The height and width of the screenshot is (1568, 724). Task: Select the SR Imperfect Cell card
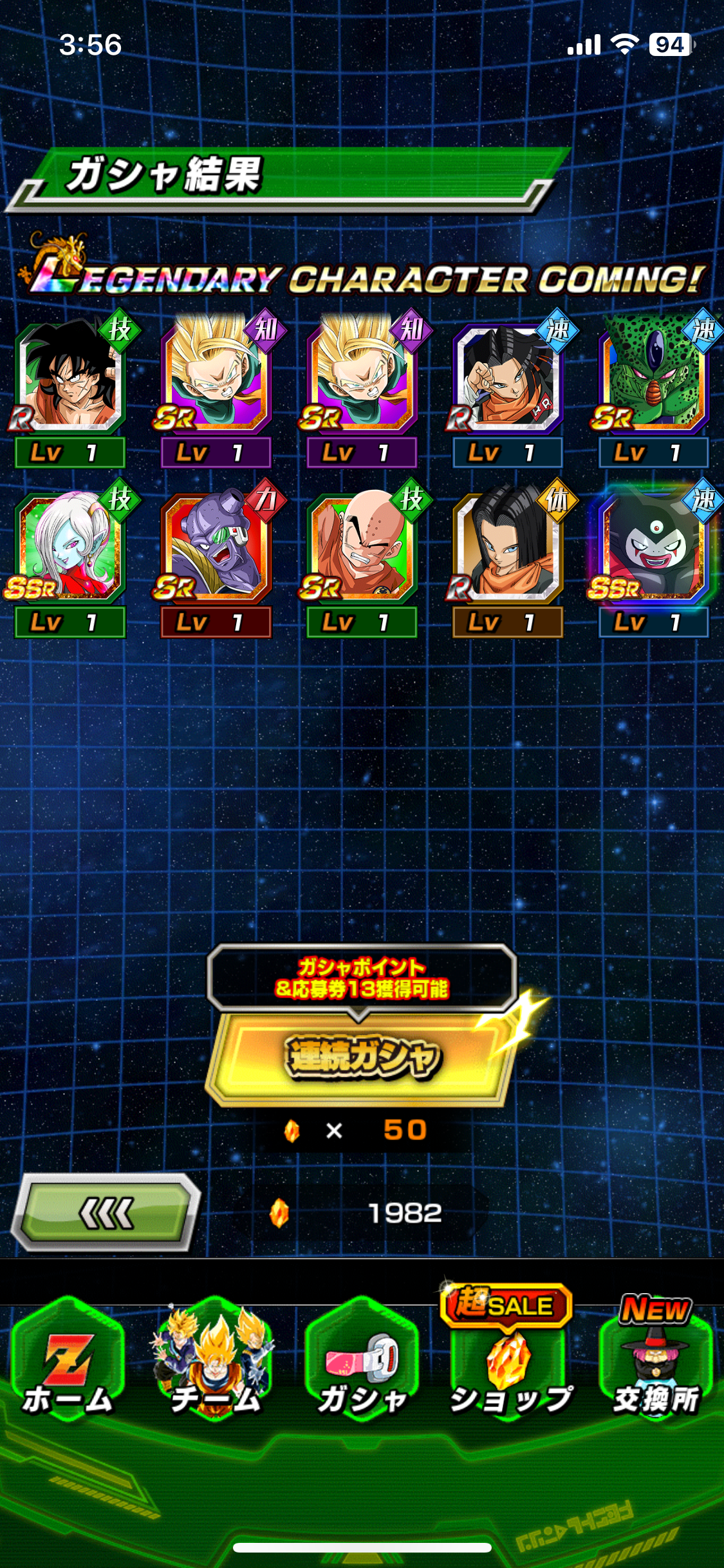coord(653,380)
